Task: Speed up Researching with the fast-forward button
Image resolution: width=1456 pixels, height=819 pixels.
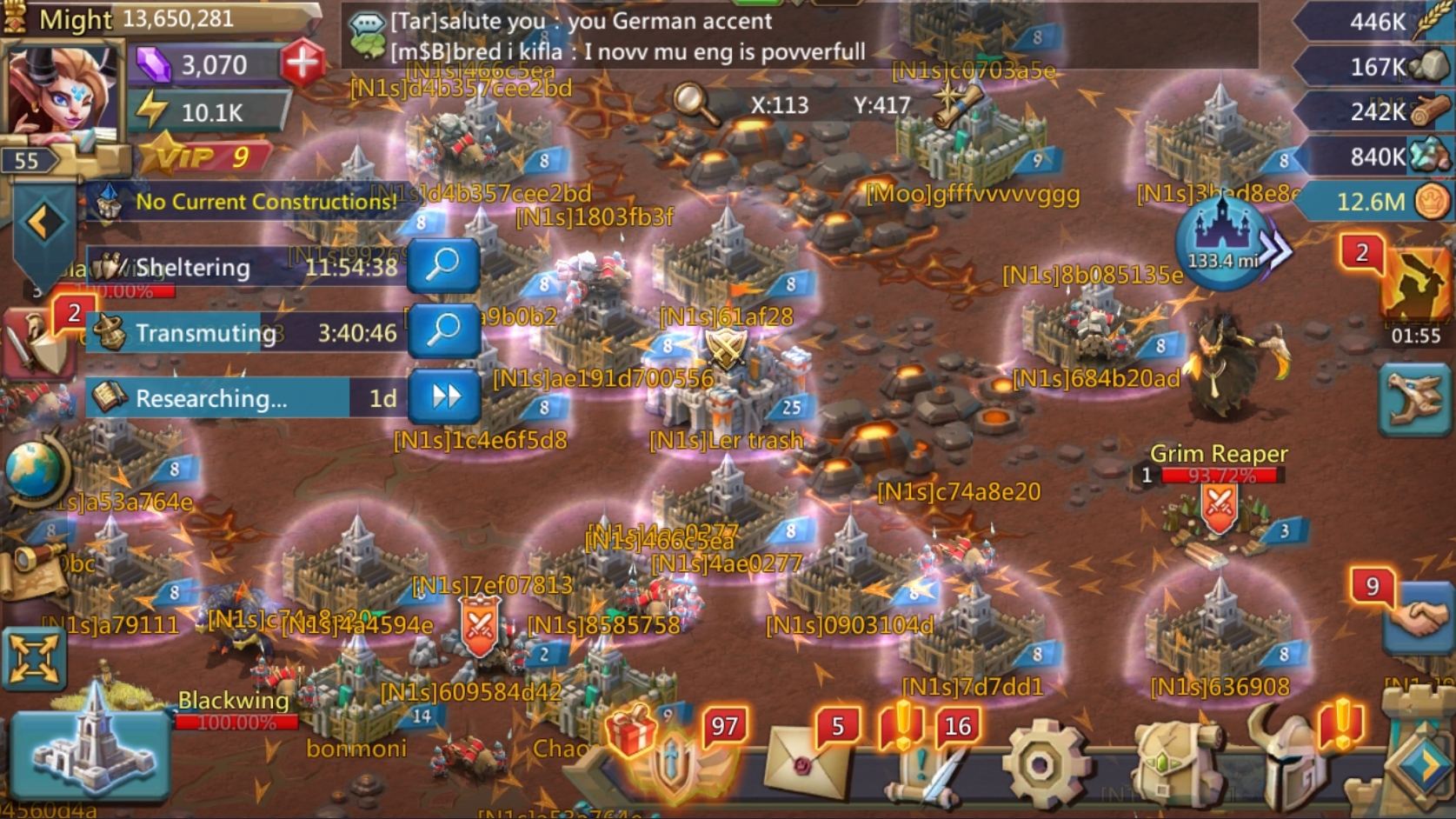Action: coord(446,397)
